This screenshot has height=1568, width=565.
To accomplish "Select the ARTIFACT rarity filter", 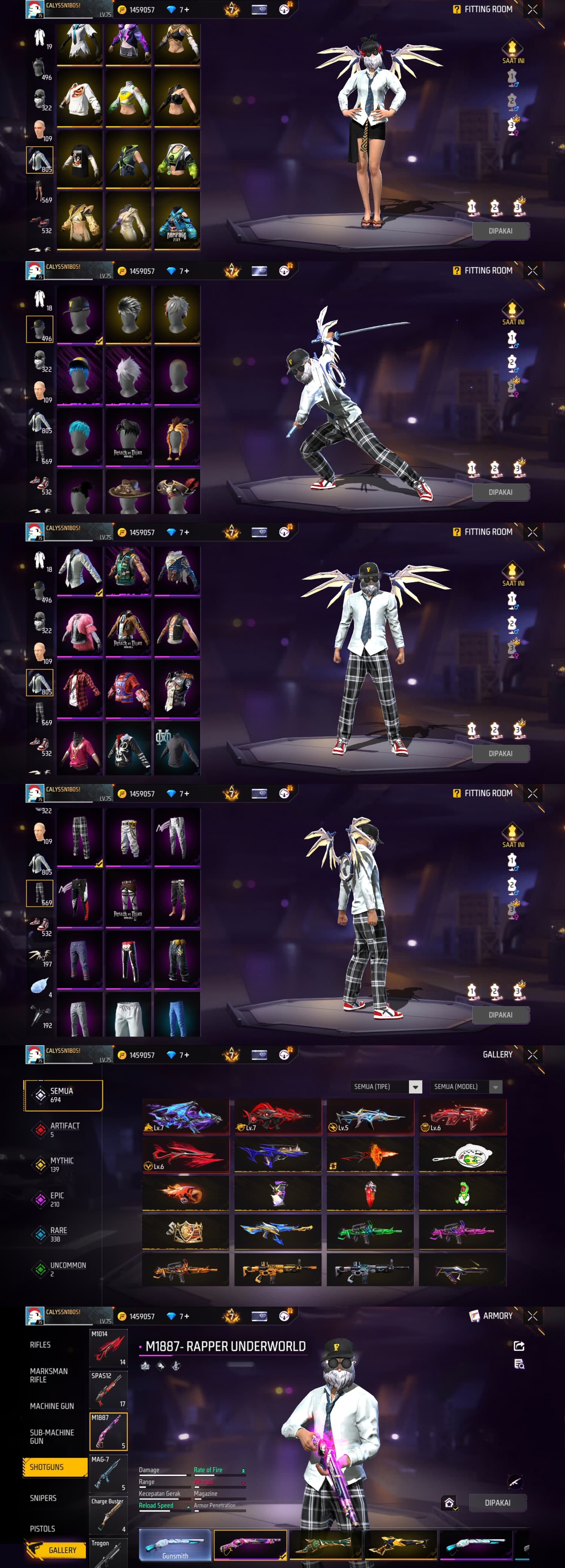I will 64,1130.
